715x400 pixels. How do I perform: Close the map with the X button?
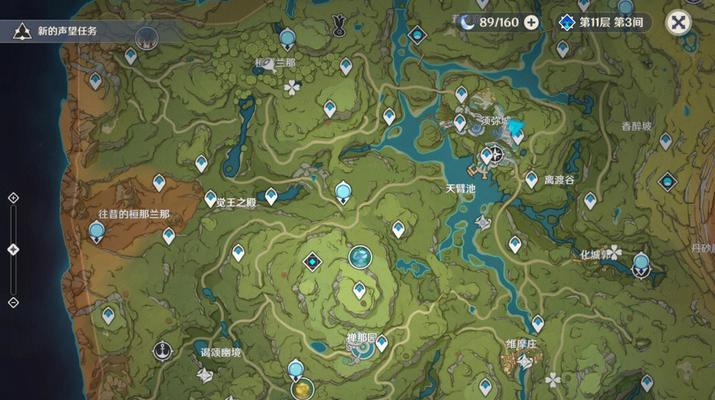tap(678, 22)
